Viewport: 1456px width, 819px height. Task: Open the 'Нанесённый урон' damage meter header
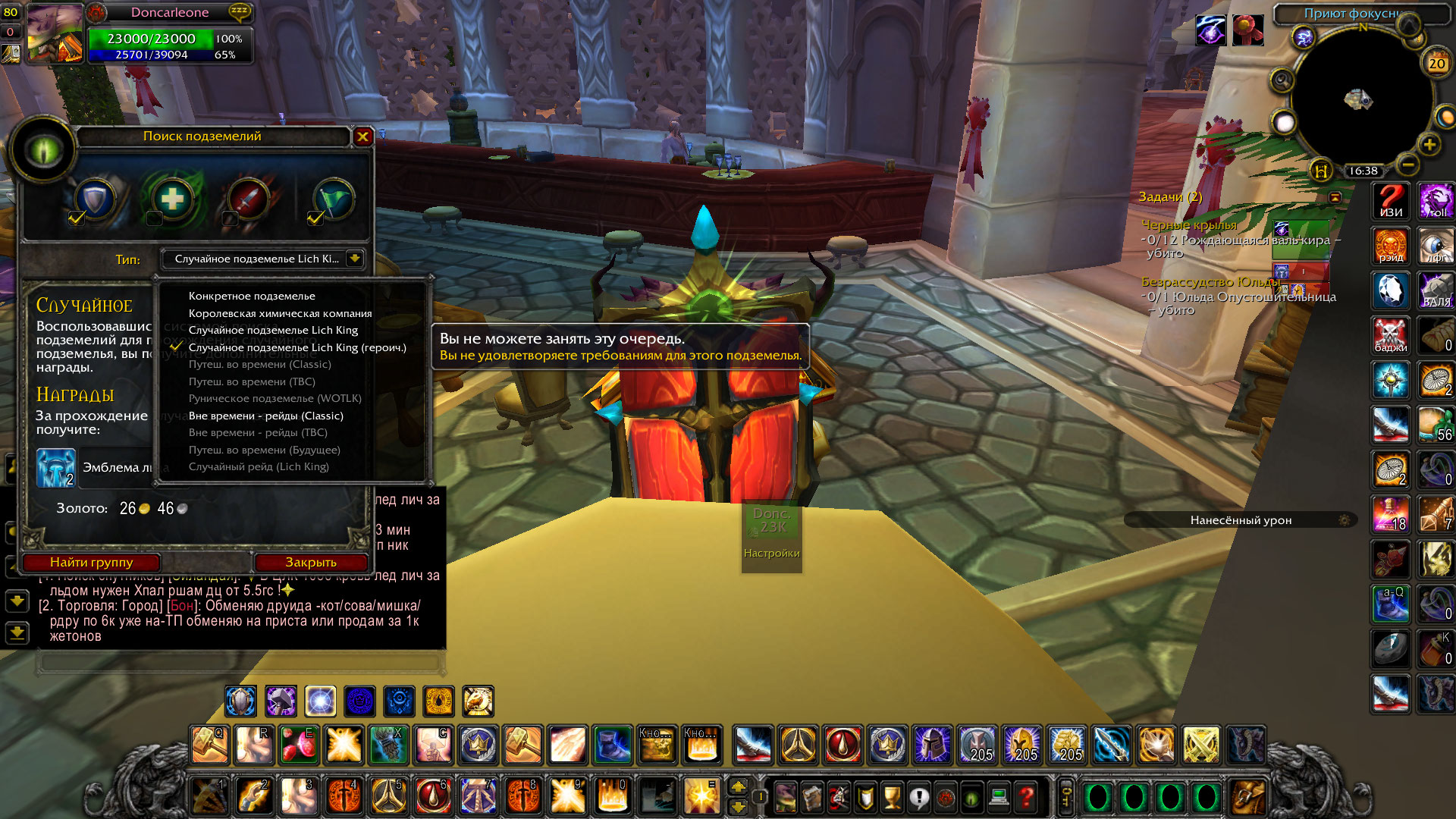1241,520
